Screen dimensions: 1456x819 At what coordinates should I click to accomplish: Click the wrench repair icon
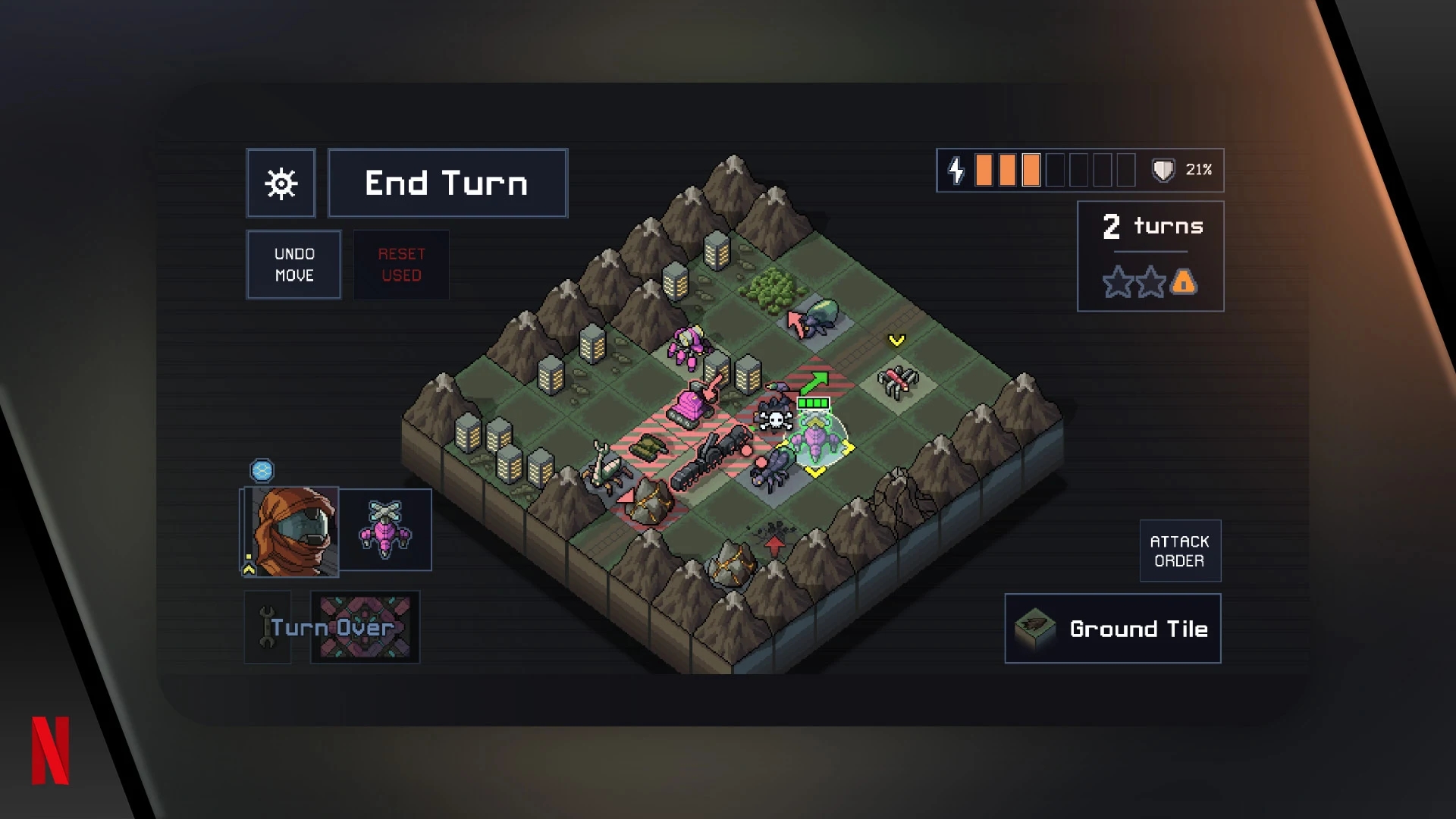click(x=267, y=627)
